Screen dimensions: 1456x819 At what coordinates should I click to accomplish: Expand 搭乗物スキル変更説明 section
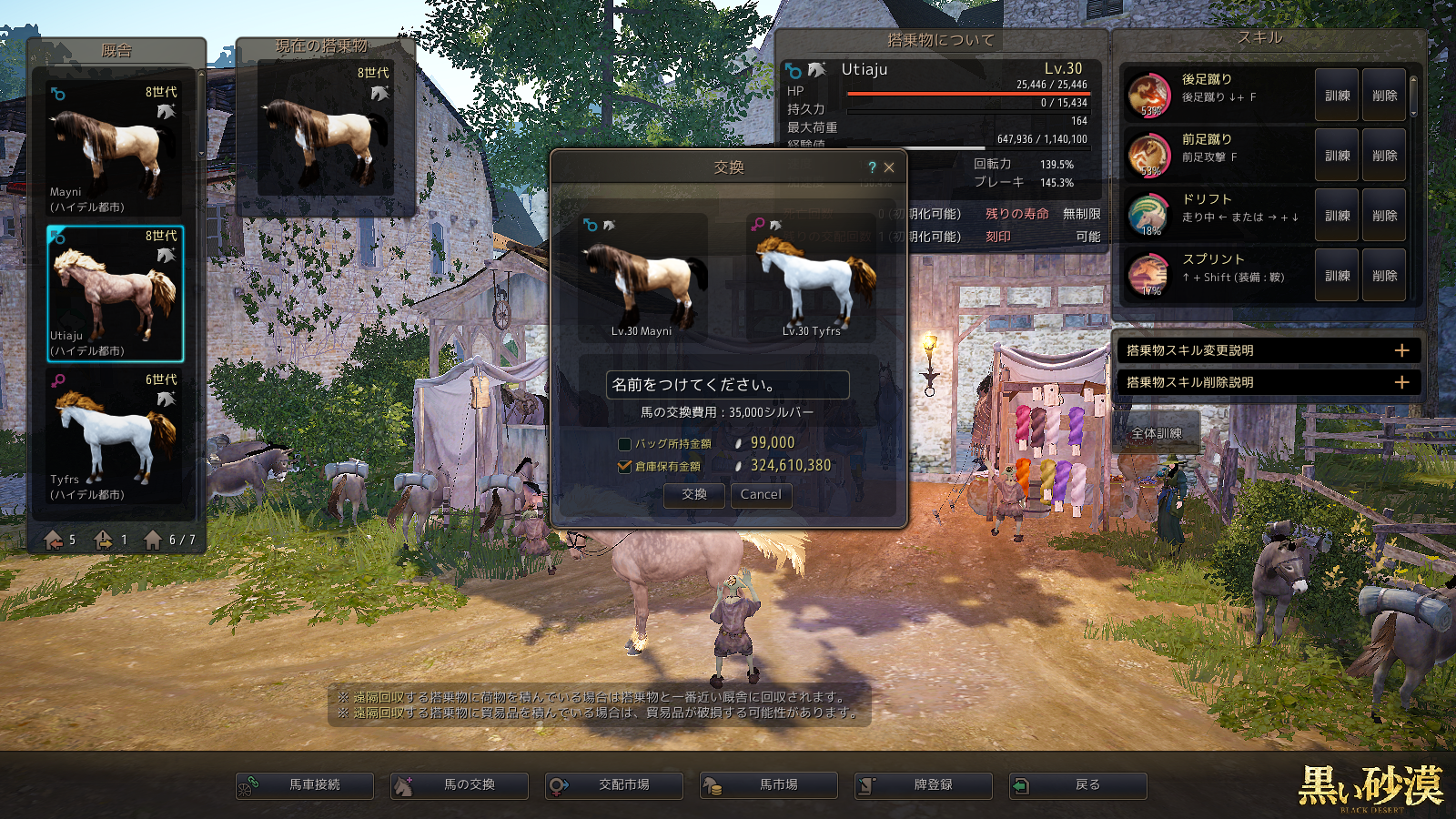click(1268, 350)
